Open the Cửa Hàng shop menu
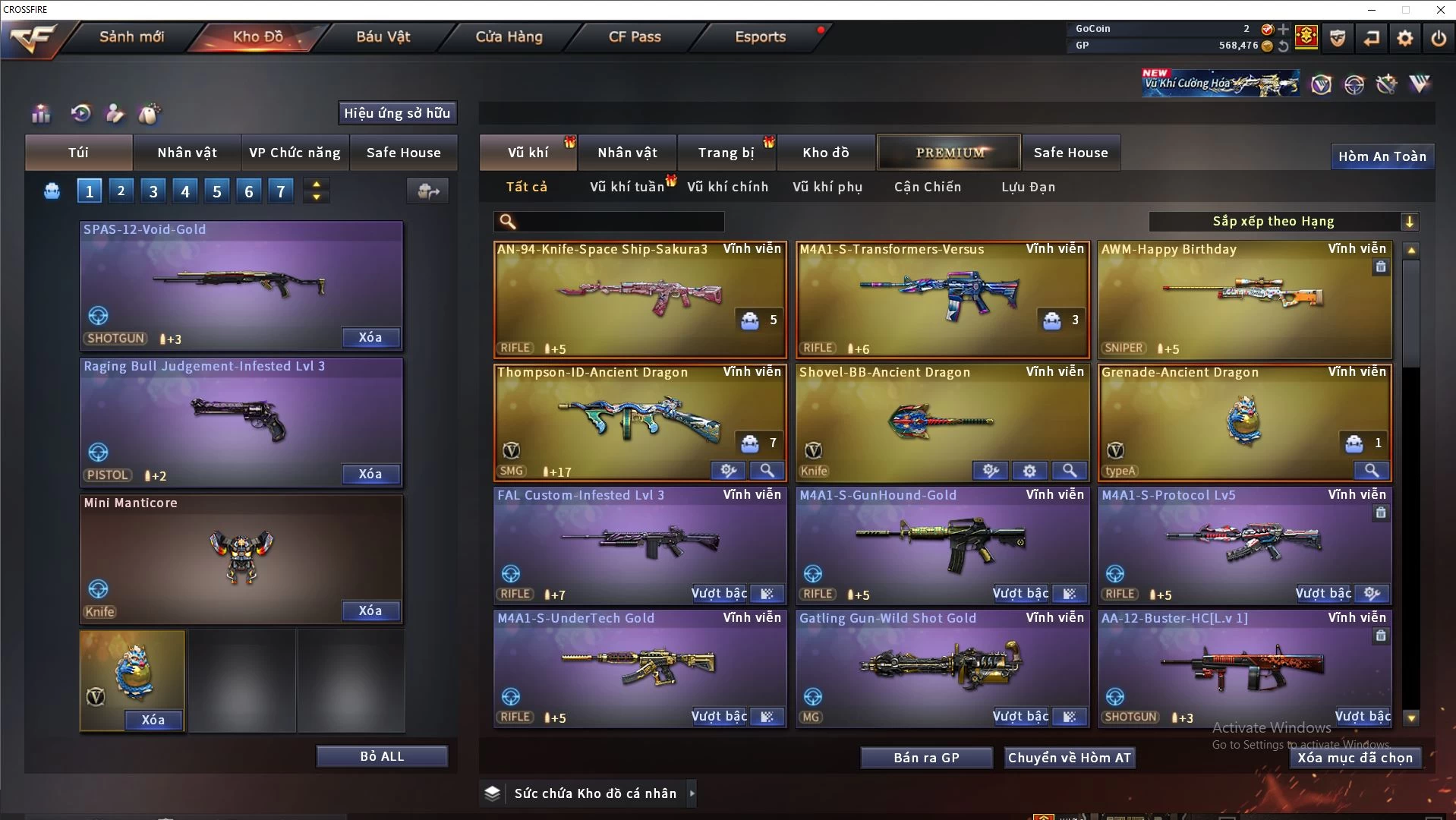 (x=509, y=37)
